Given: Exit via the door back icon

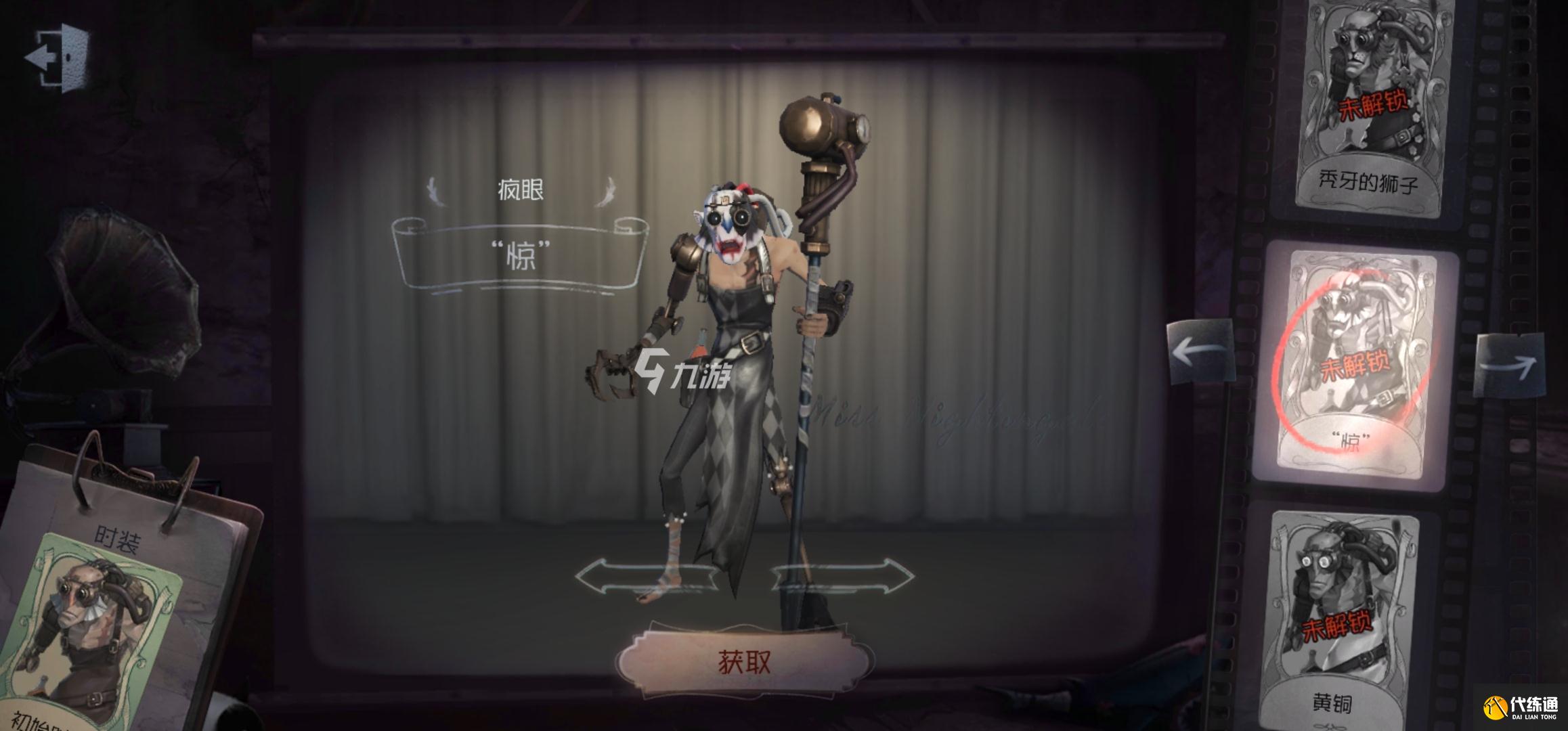Looking at the screenshot, I should click(x=60, y=58).
